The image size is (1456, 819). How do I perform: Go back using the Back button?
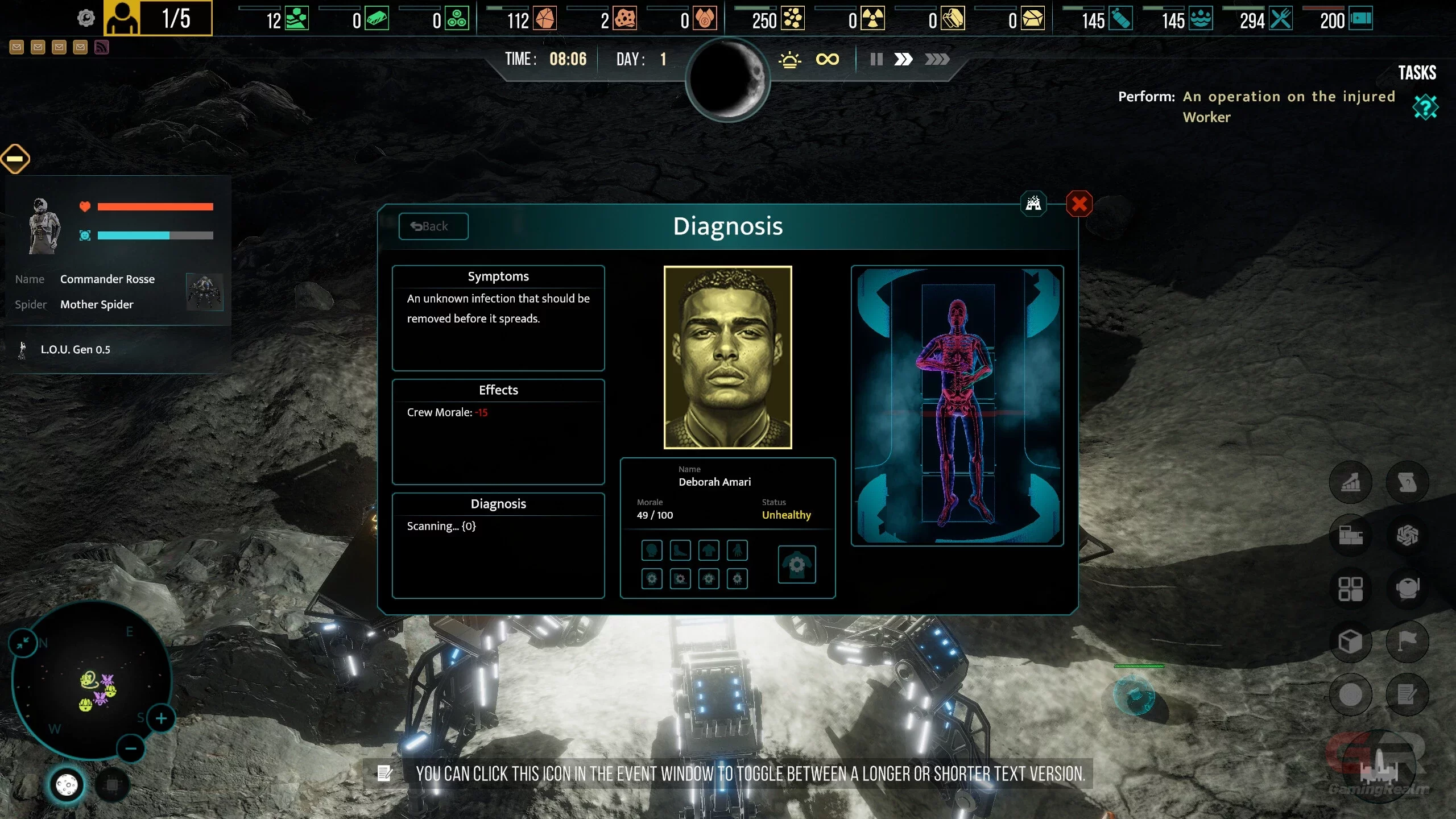(433, 226)
